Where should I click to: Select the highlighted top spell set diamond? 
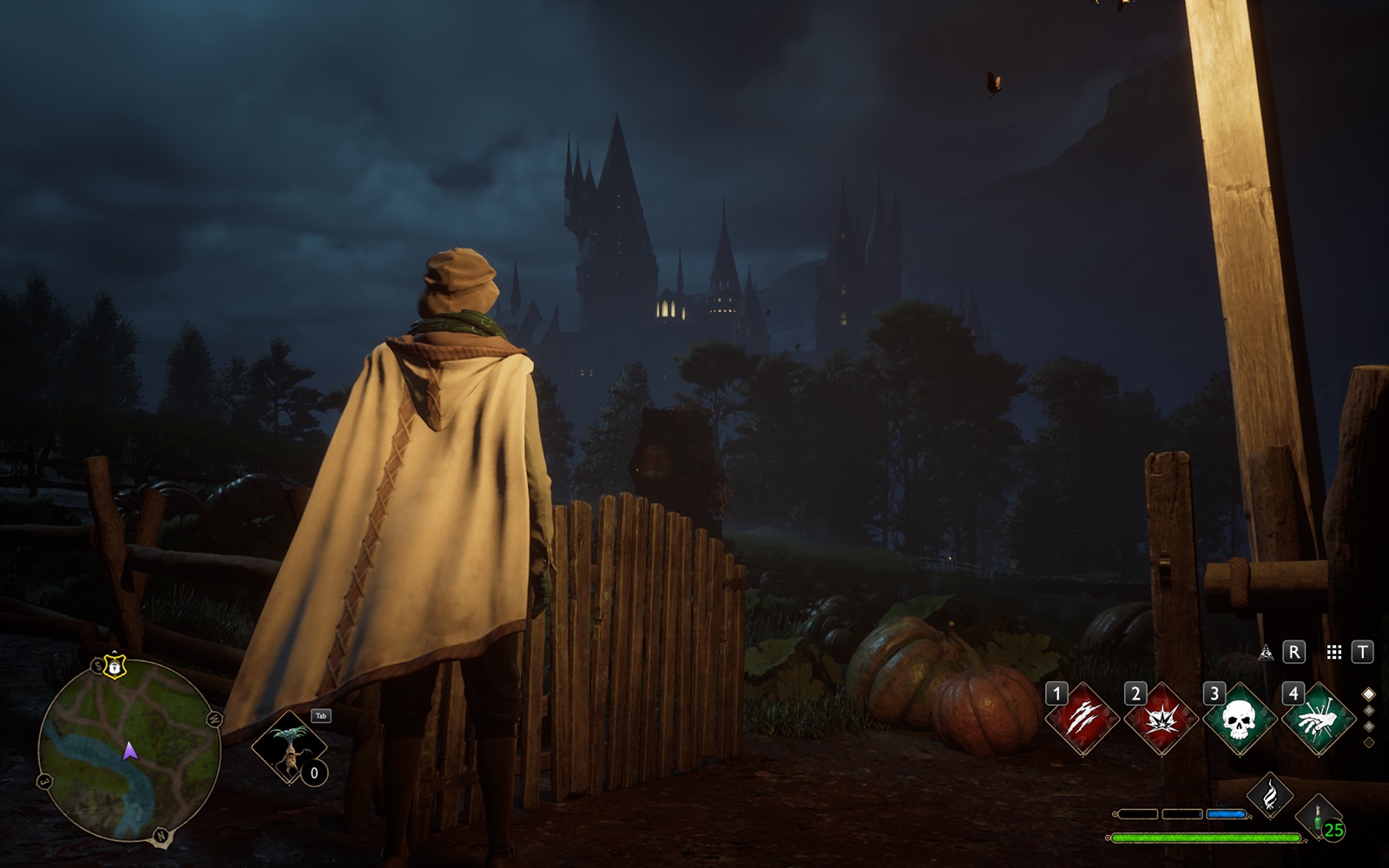pyautogui.click(x=1369, y=694)
